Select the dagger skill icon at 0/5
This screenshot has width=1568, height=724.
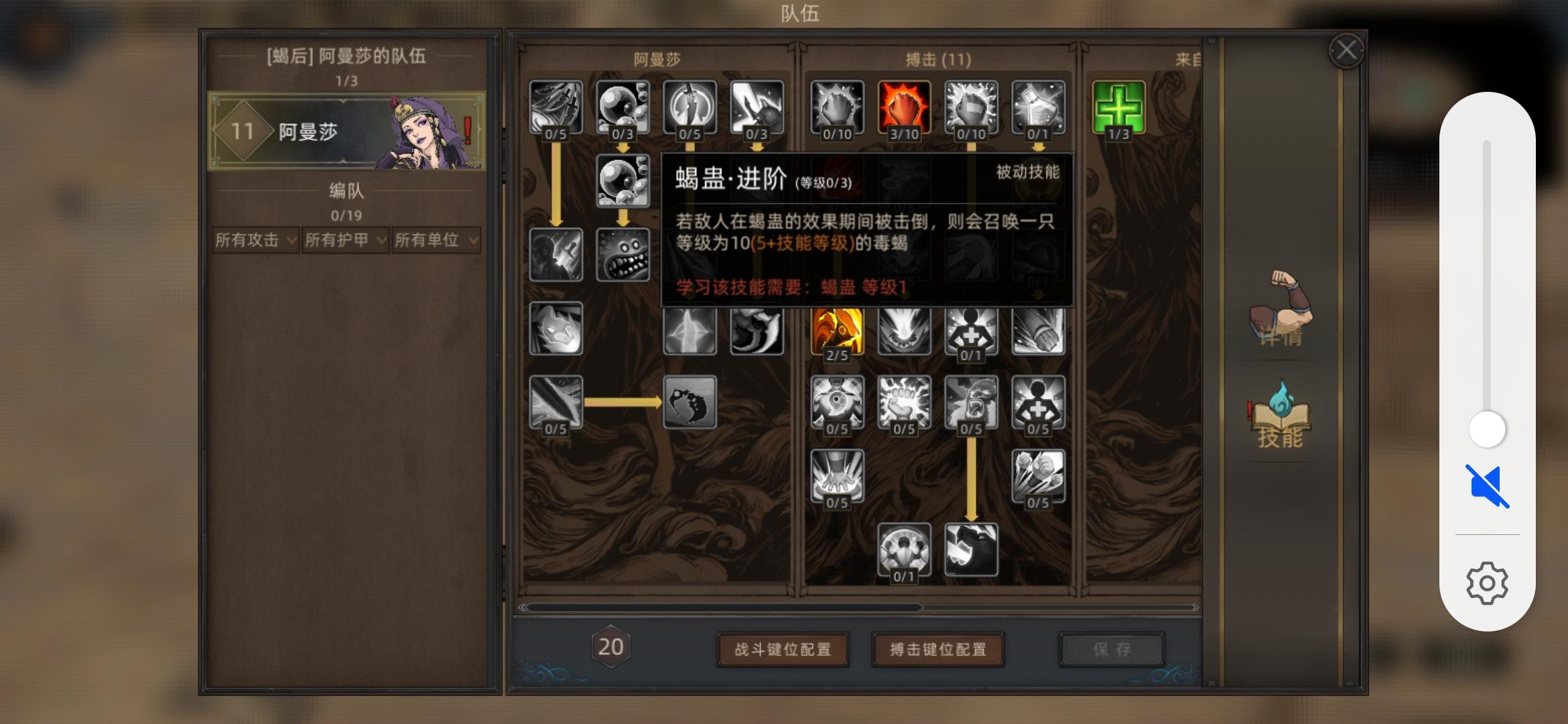pos(690,107)
